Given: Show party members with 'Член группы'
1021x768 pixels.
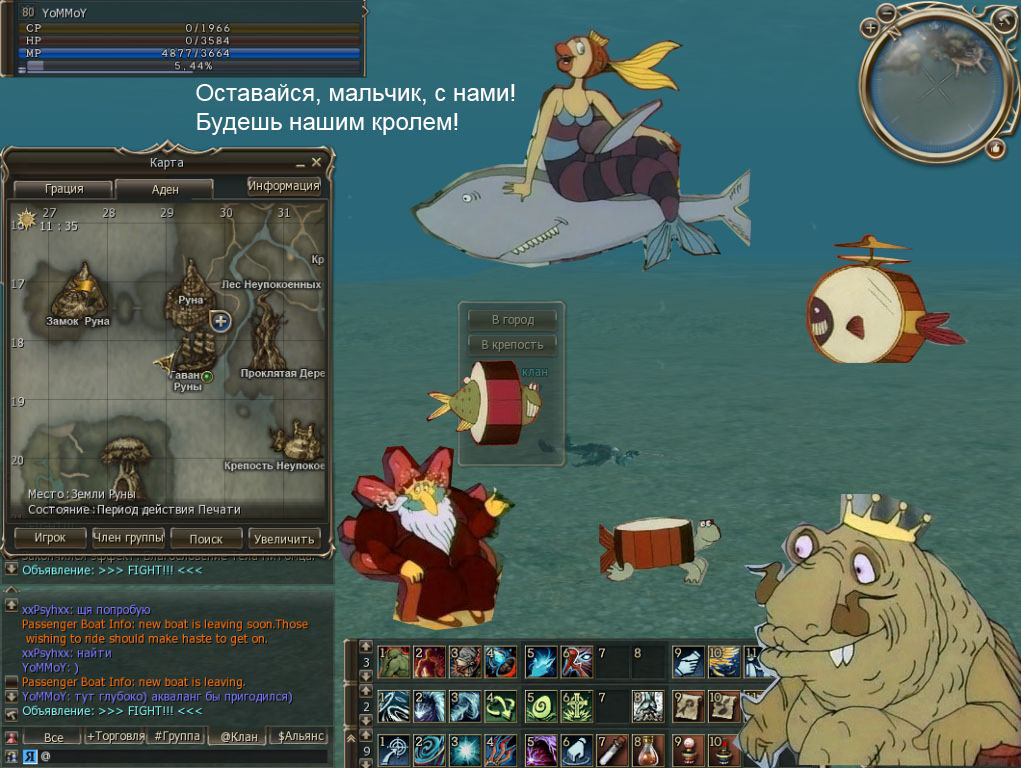Looking at the screenshot, I should point(128,538).
